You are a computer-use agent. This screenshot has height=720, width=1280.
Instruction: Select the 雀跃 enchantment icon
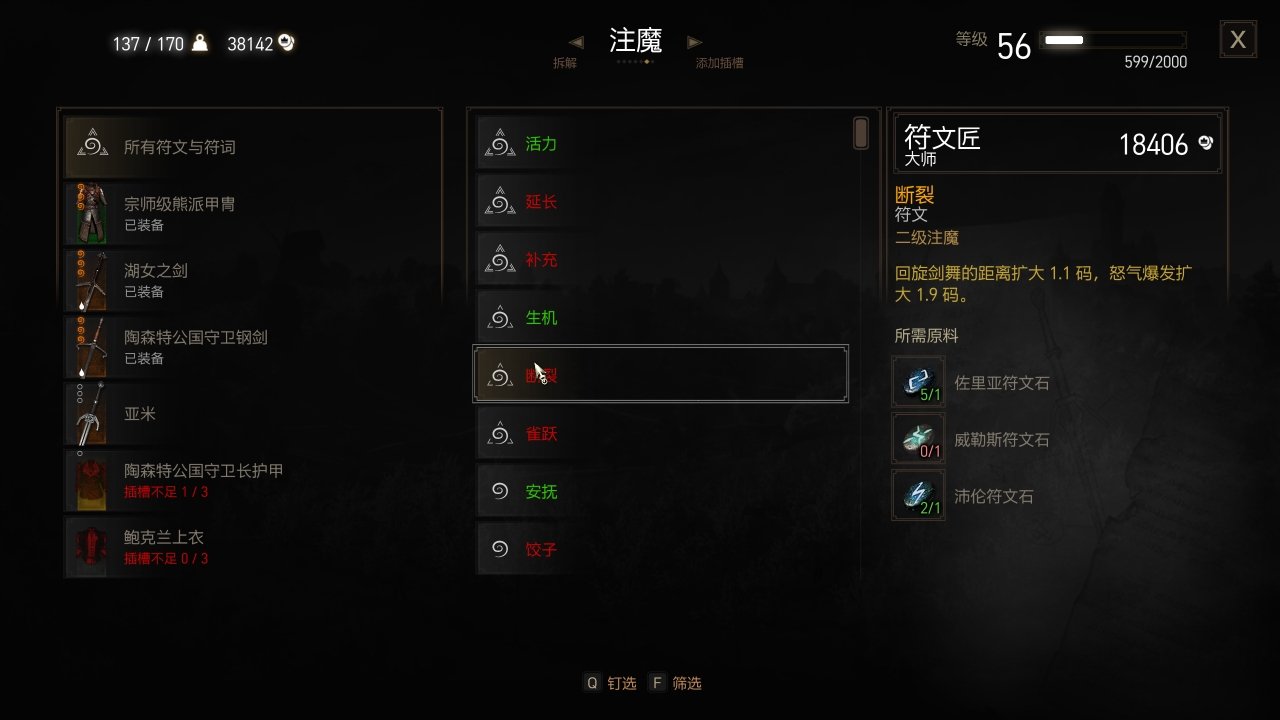point(498,433)
